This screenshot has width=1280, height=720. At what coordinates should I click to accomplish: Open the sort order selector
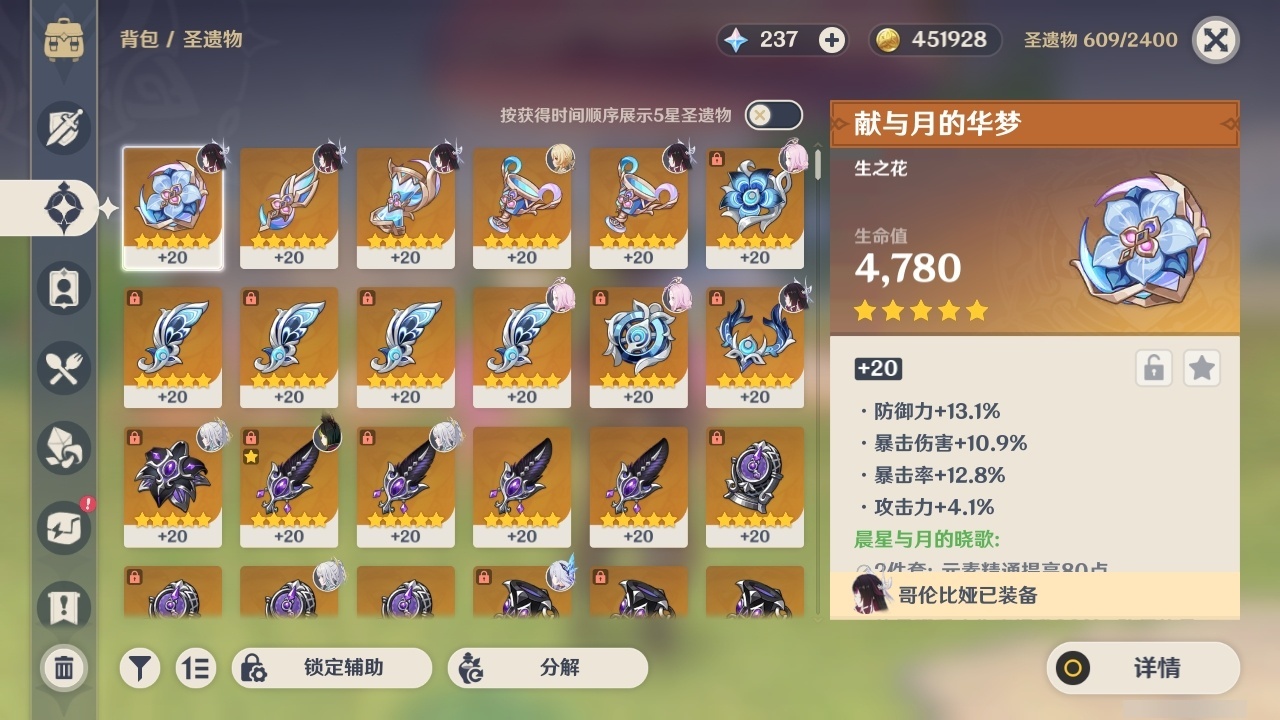pos(196,667)
